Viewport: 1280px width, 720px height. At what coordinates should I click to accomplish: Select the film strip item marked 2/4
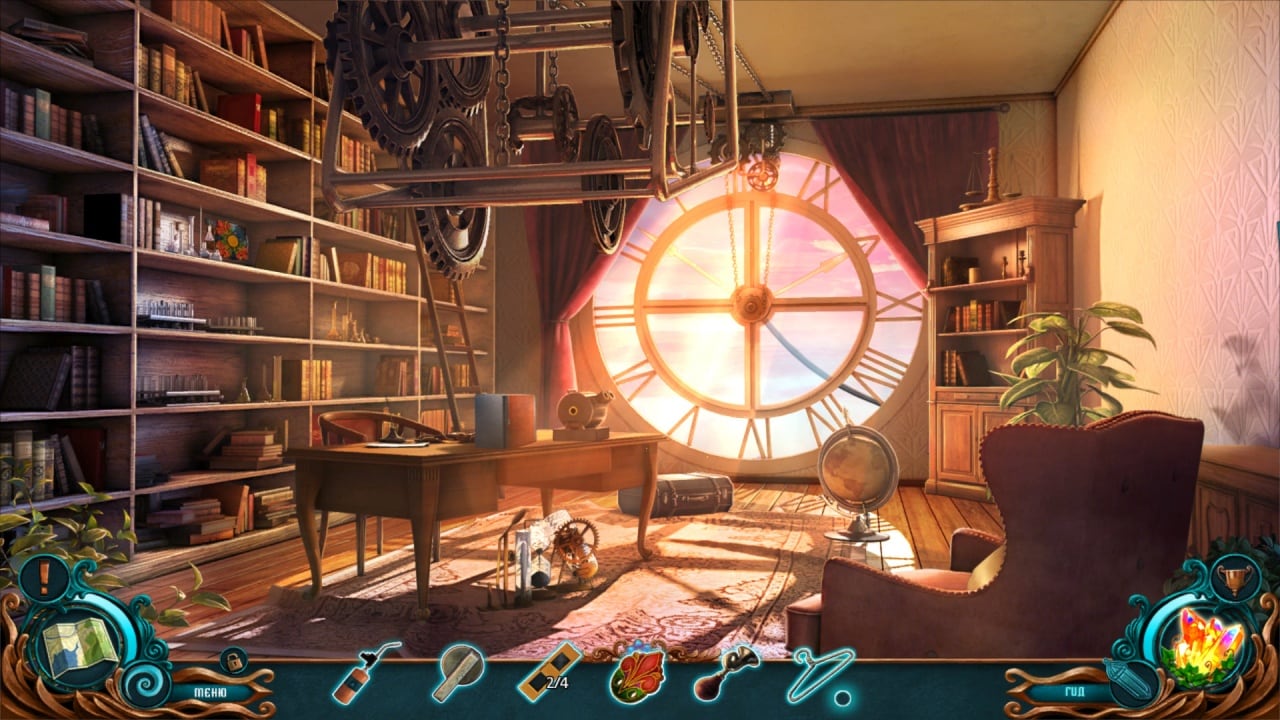click(549, 671)
